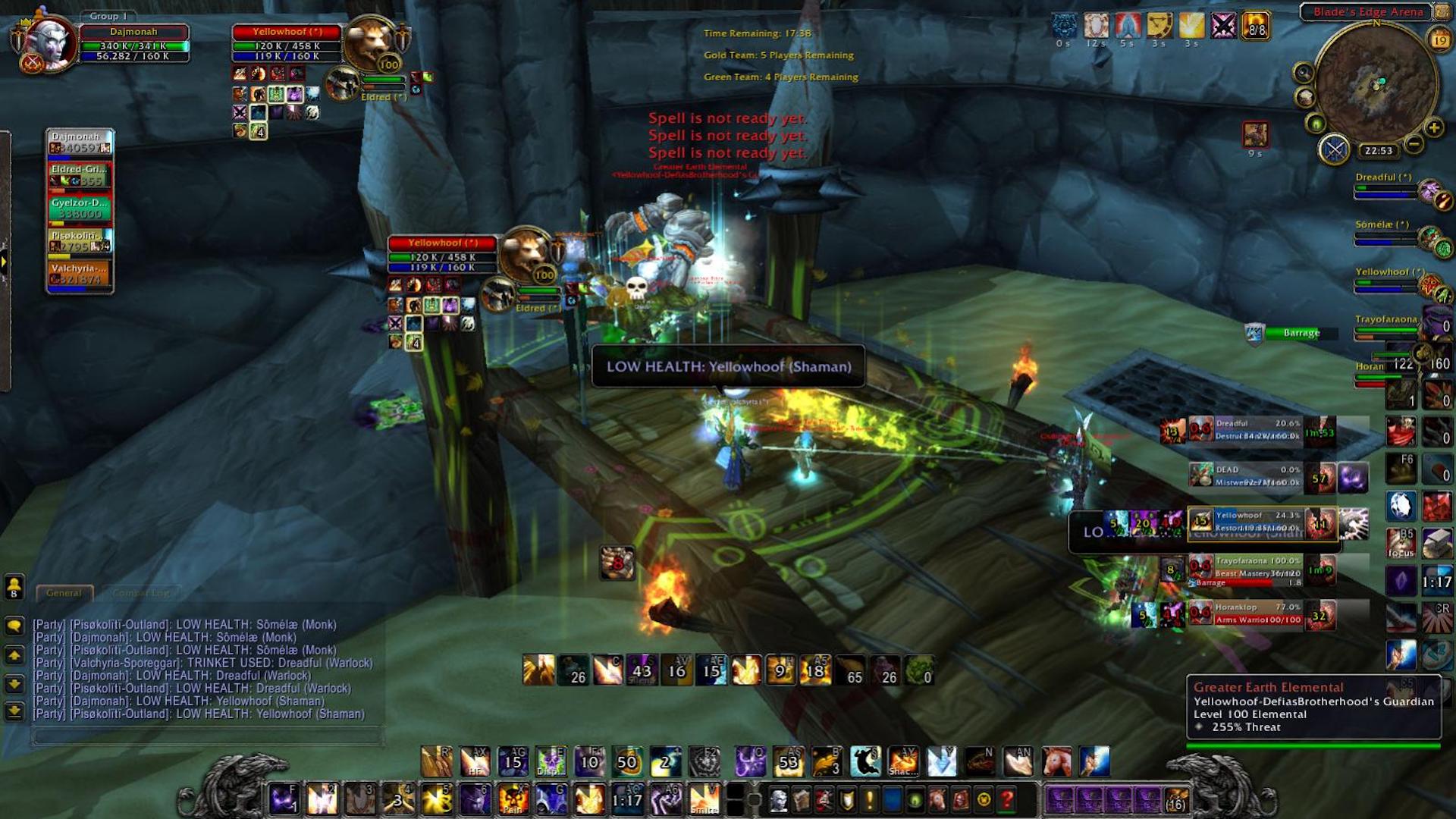Open the character info micro button
The image size is (1456, 819).
(778, 799)
